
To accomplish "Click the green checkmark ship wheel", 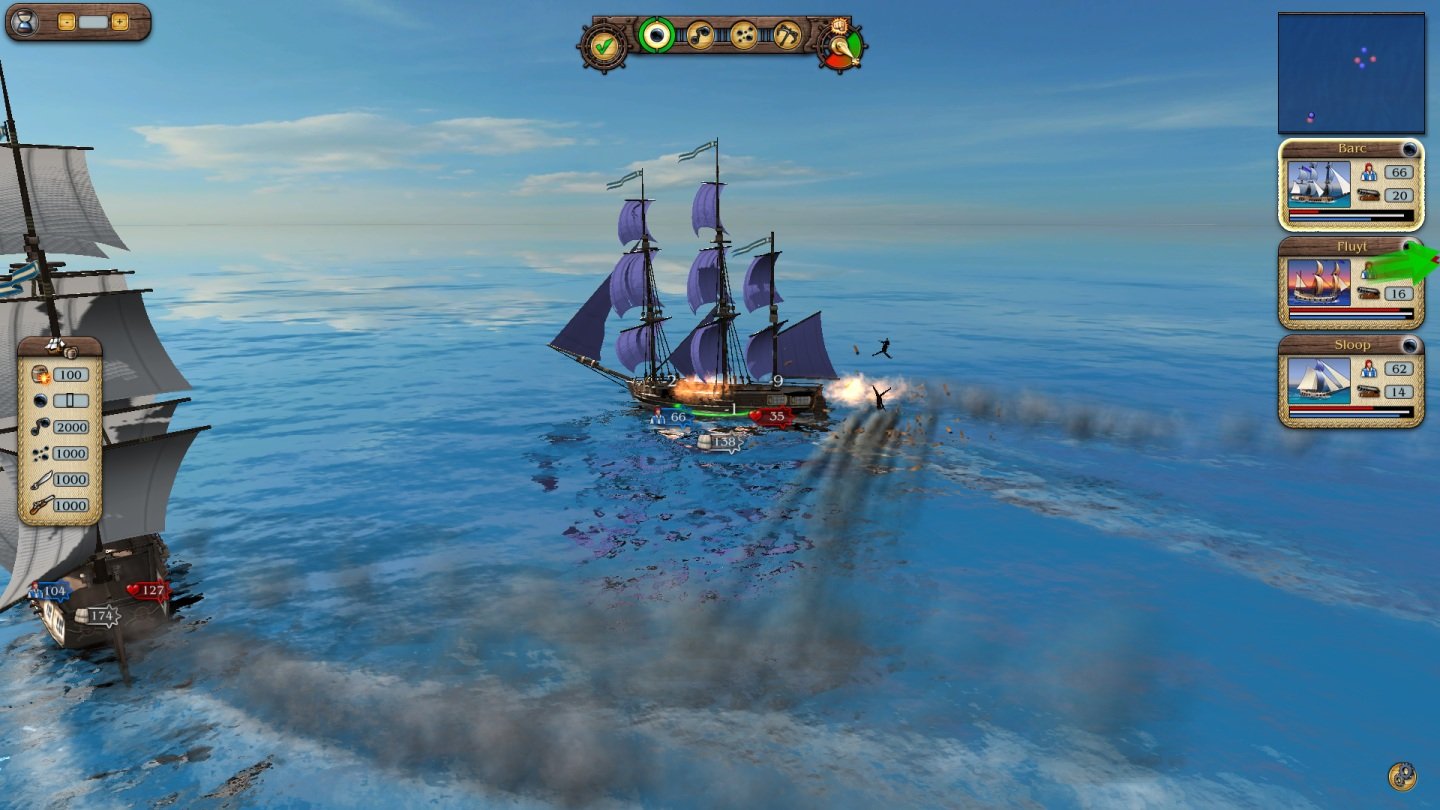I will (603, 47).
